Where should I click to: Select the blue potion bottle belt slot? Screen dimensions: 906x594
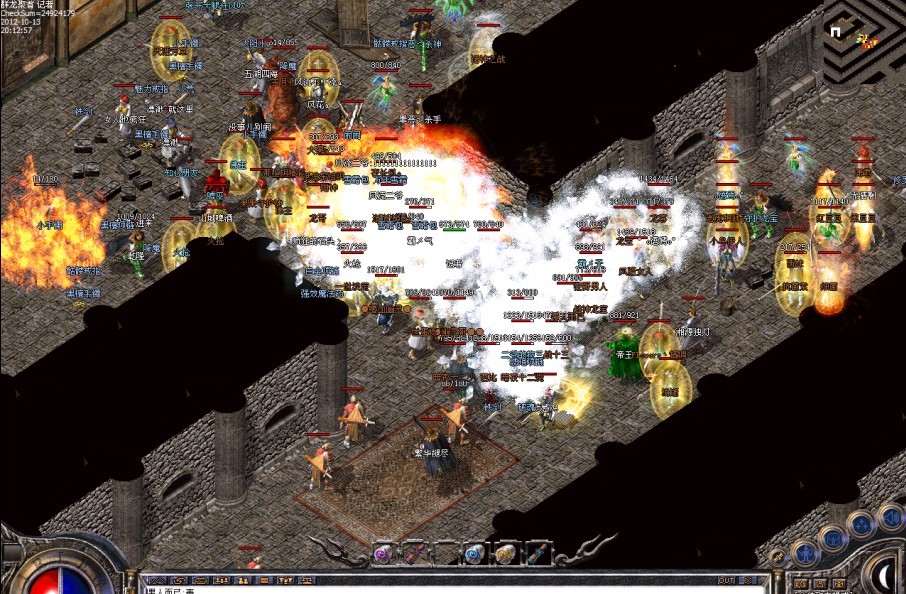click(538, 553)
